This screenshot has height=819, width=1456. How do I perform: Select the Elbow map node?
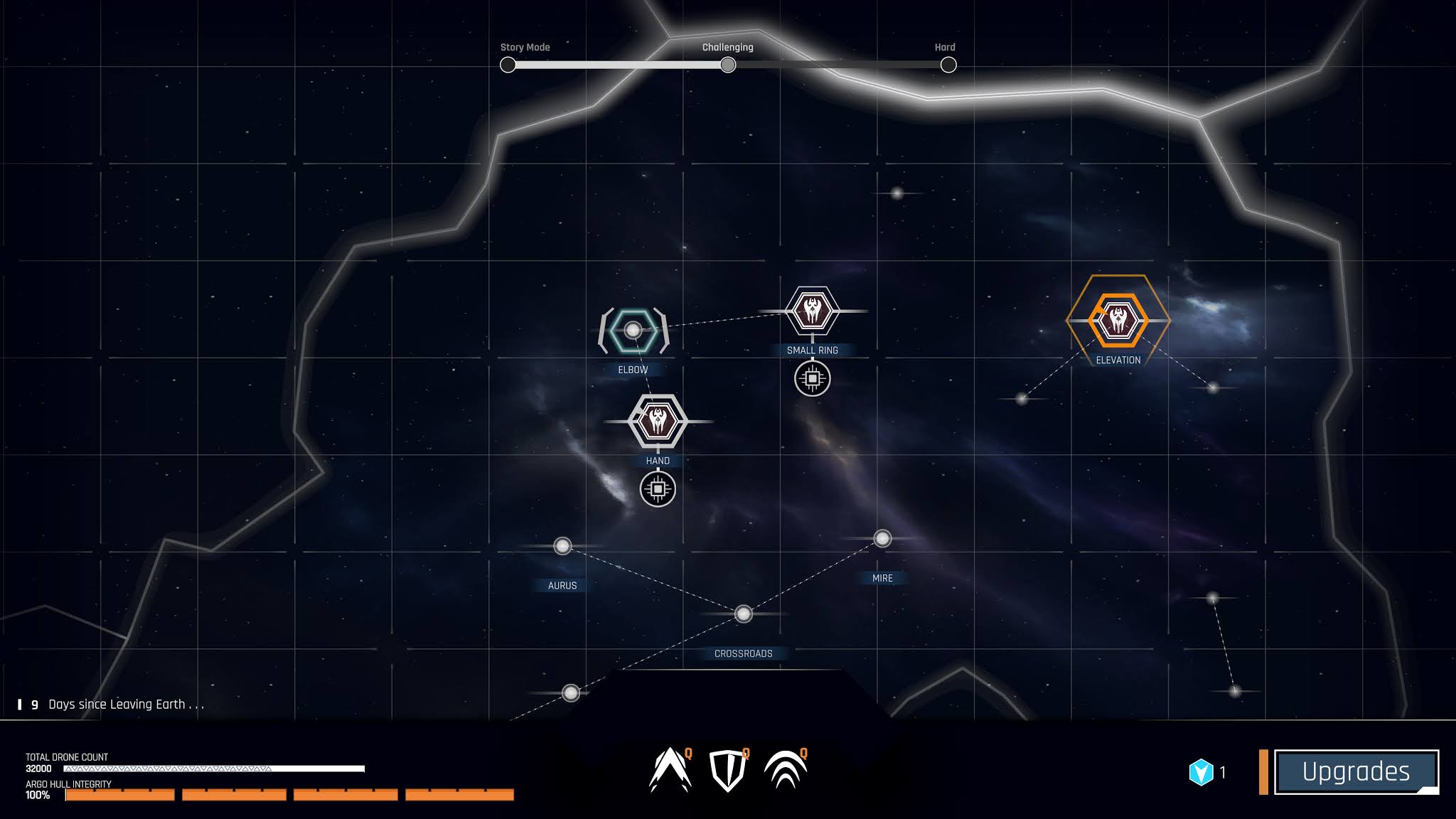click(x=633, y=331)
